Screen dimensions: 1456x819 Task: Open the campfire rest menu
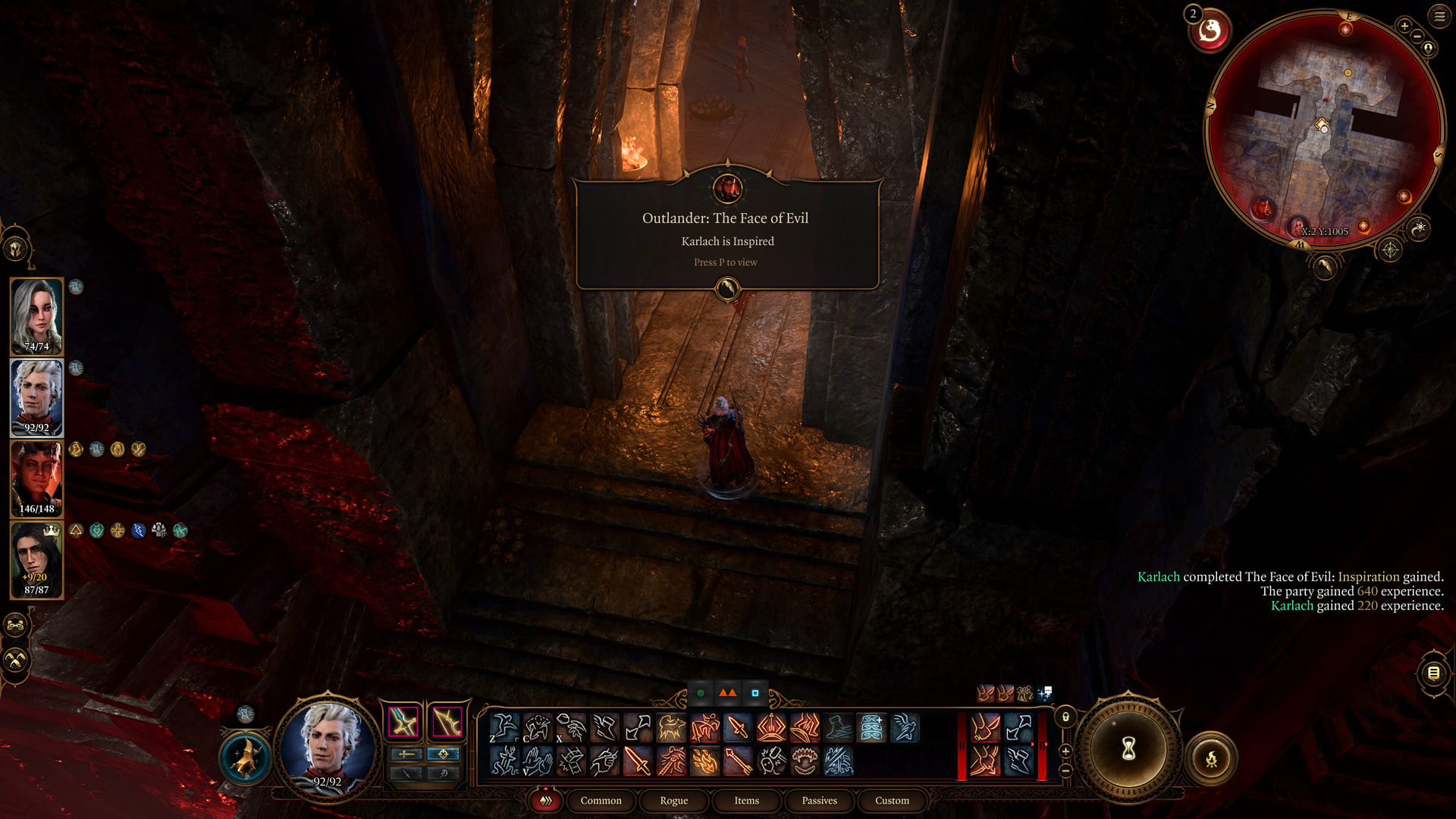click(x=1211, y=758)
